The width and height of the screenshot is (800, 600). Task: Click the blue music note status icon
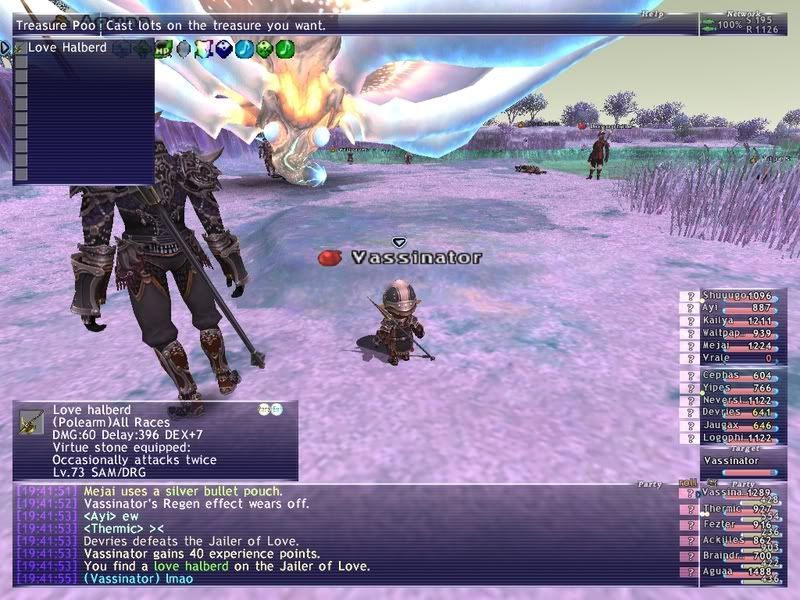244,47
